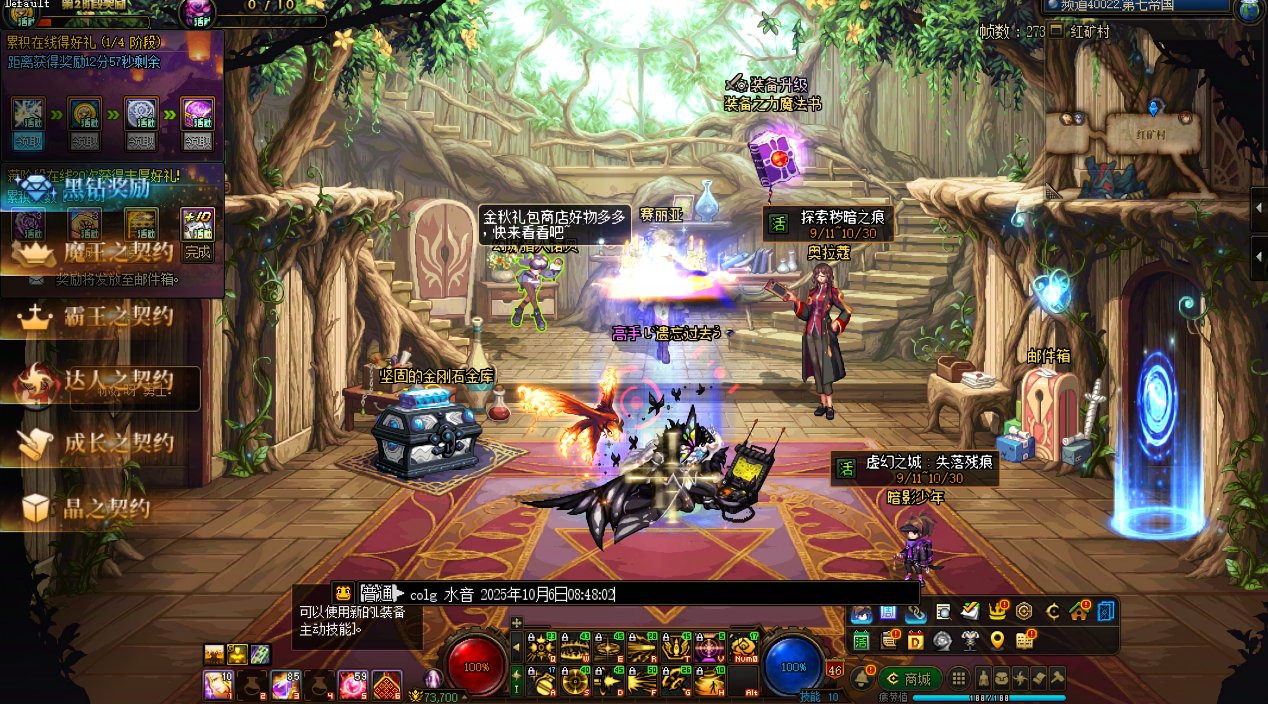Open the 商城 shop button
This screenshot has height=704, width=1268.
click(x=909, y=678)
